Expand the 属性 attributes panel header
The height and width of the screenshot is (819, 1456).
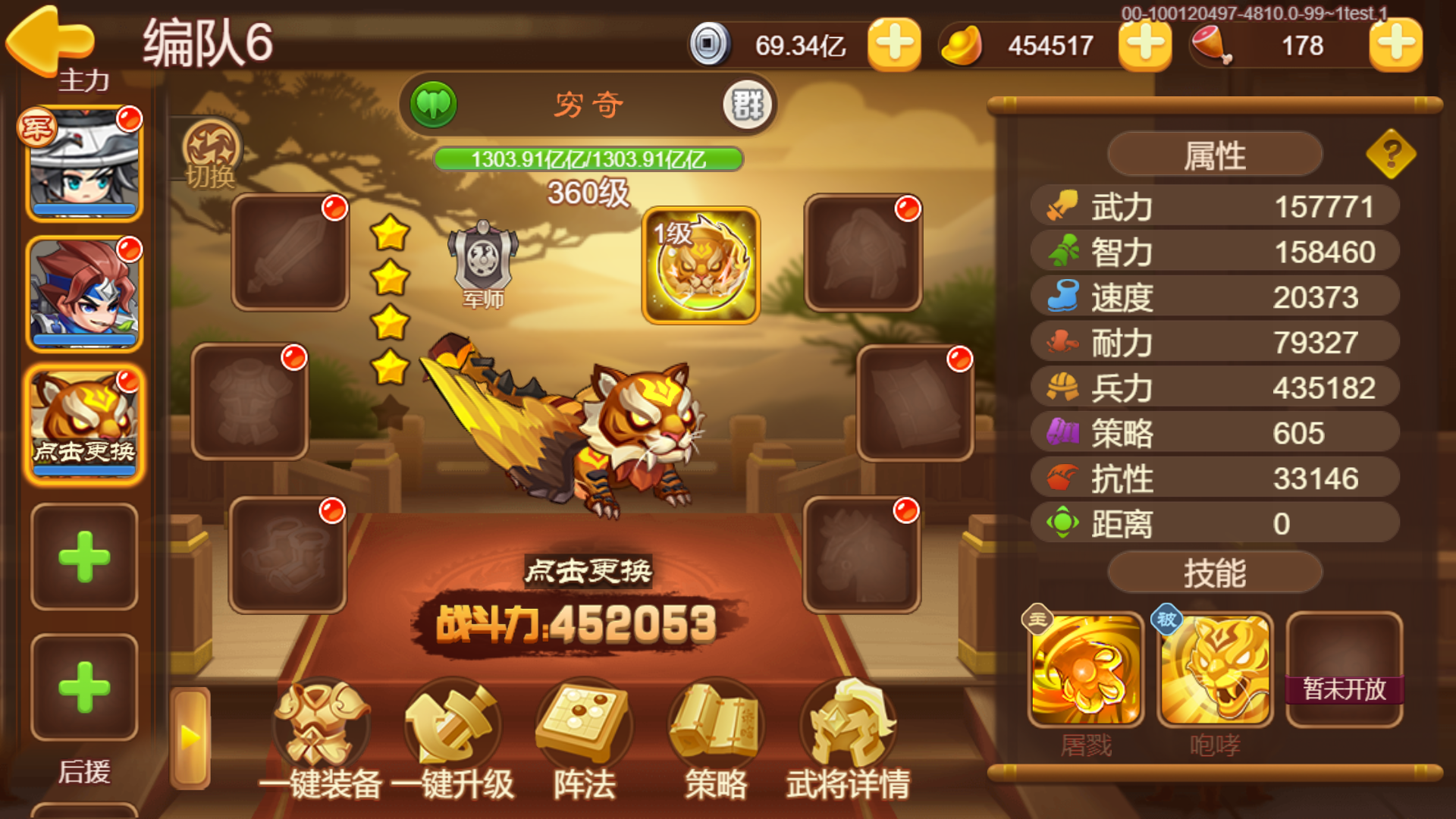tap(1214, 153)
